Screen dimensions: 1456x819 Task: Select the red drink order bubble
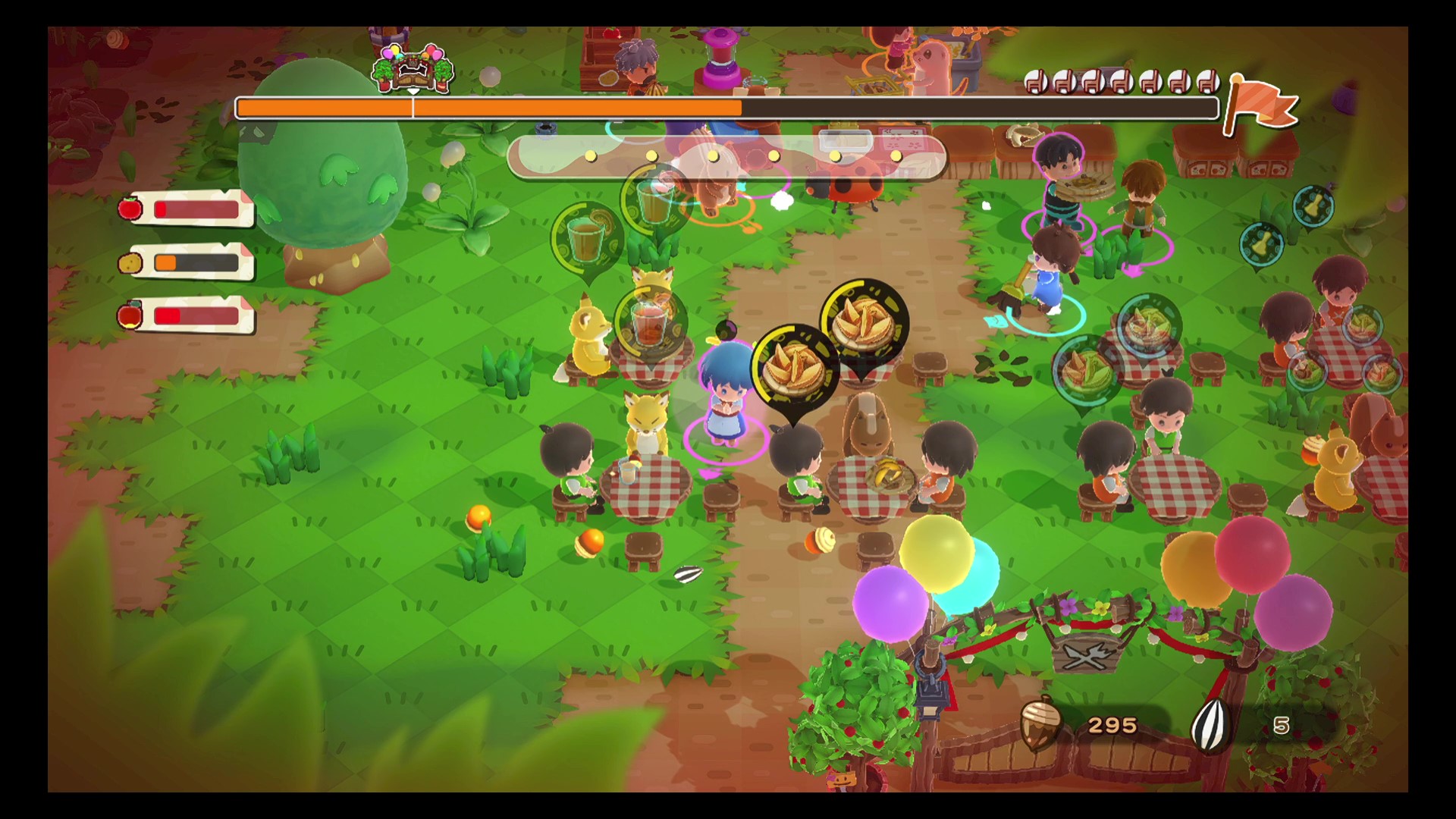[x=650, y=322]
